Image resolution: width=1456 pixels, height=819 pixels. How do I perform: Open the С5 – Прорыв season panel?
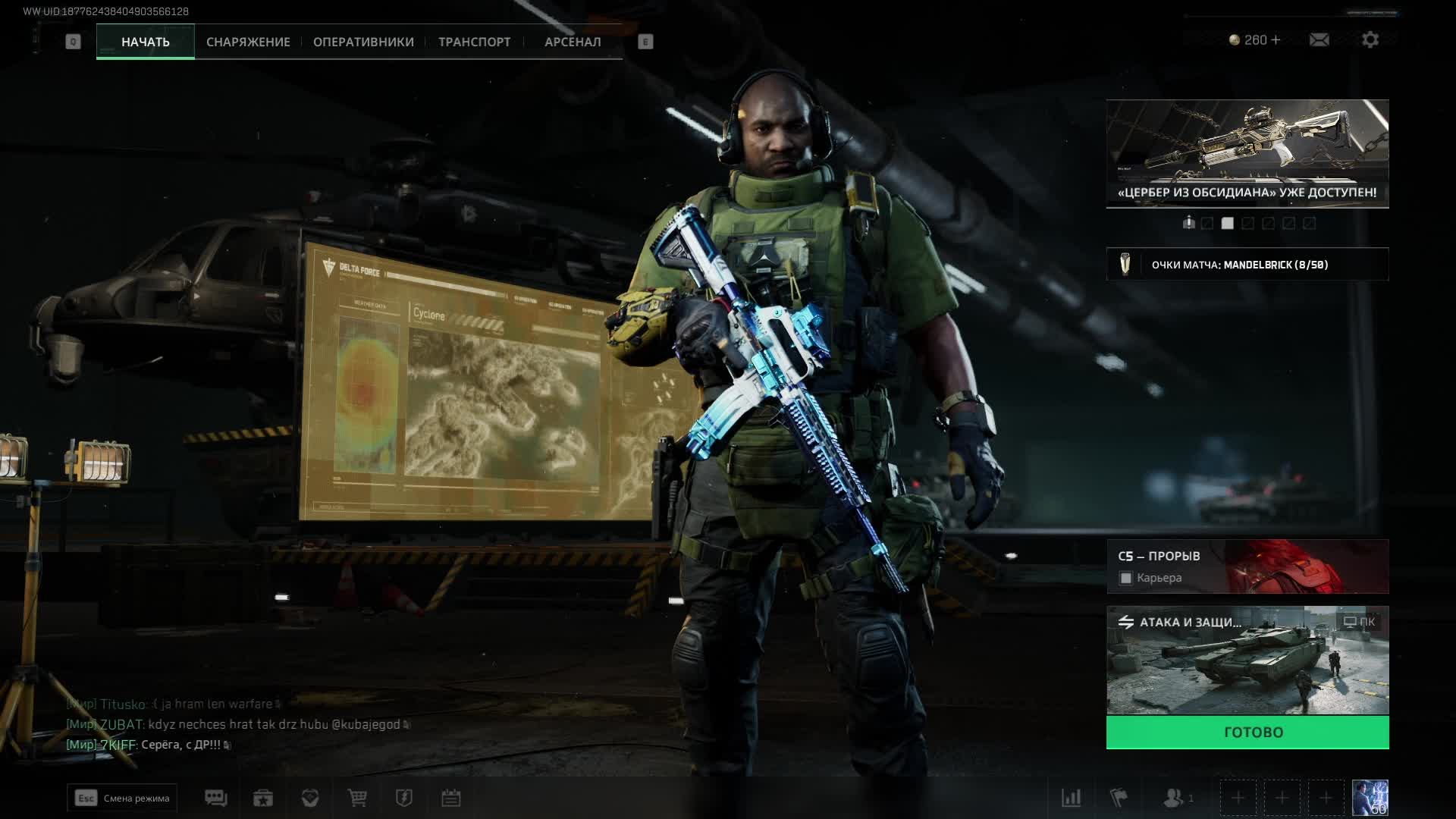click(x=1247, y=566)
